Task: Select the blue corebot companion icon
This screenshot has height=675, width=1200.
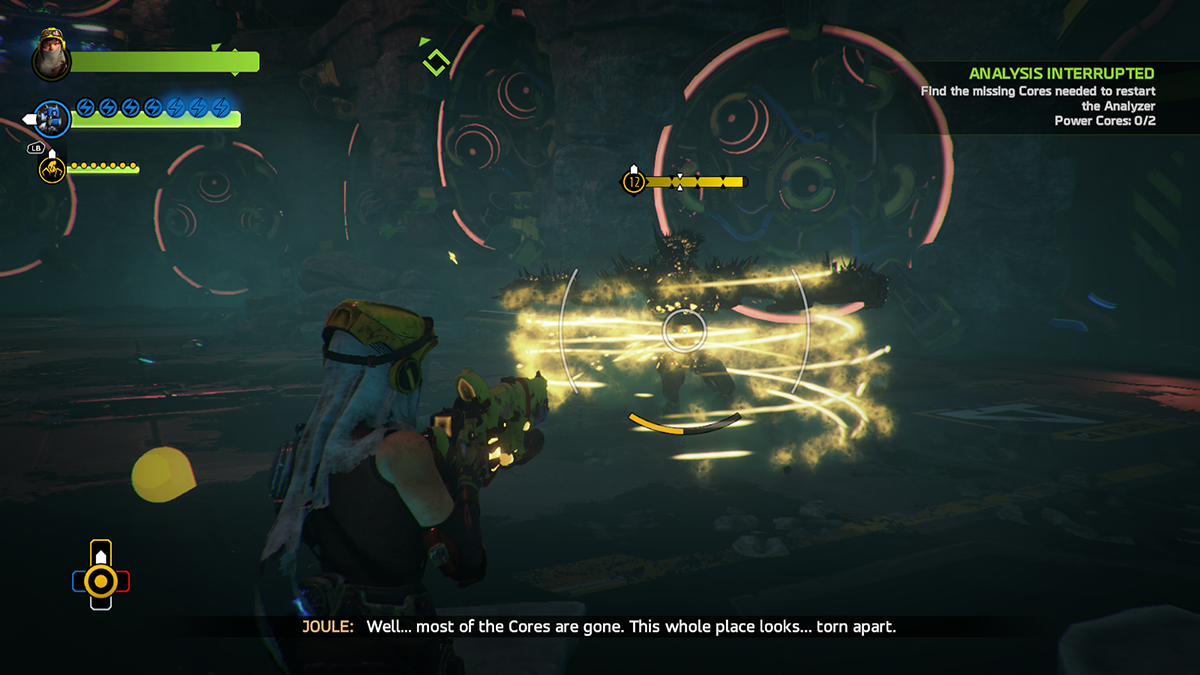Action: [52, 119]
